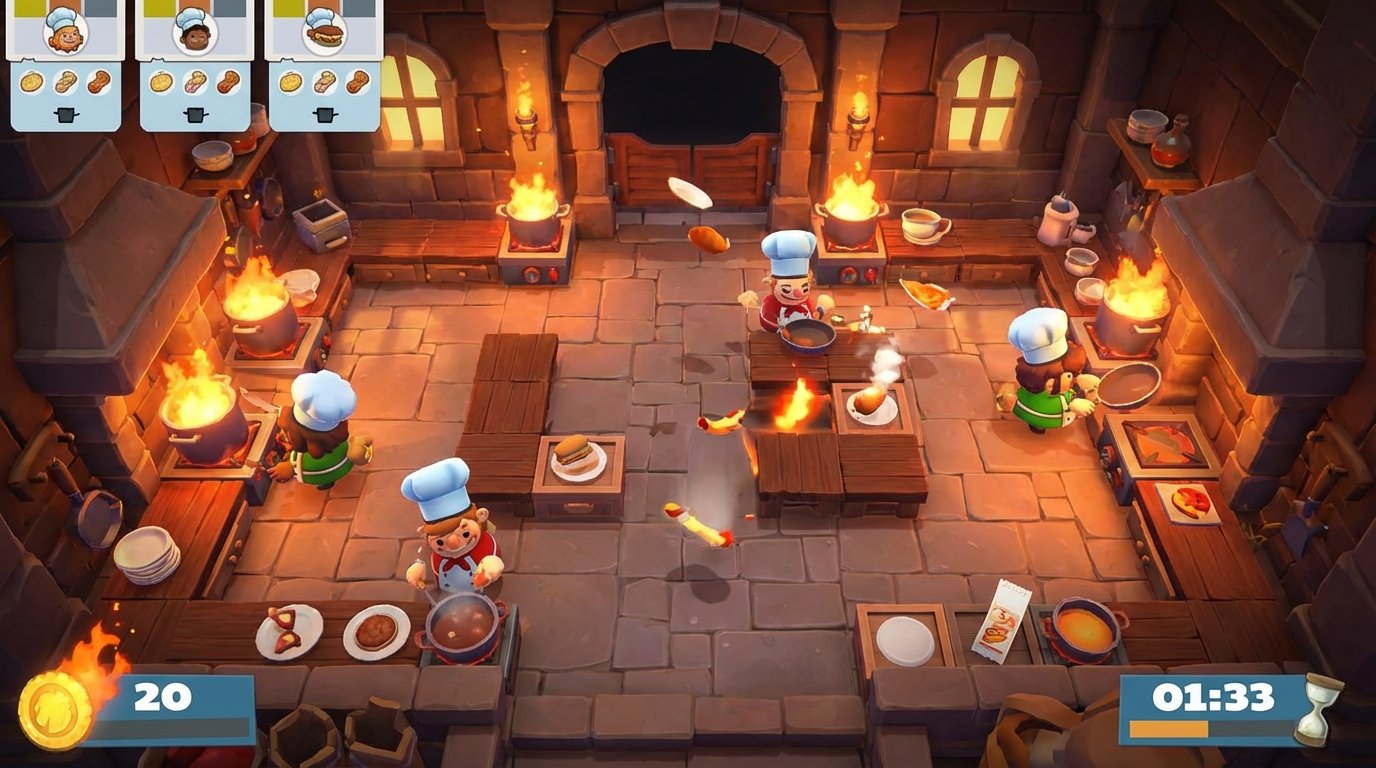Click the pot icon on the third order ticket
This screenshot has width=1376, height=768.
click(x=324, y=113)
